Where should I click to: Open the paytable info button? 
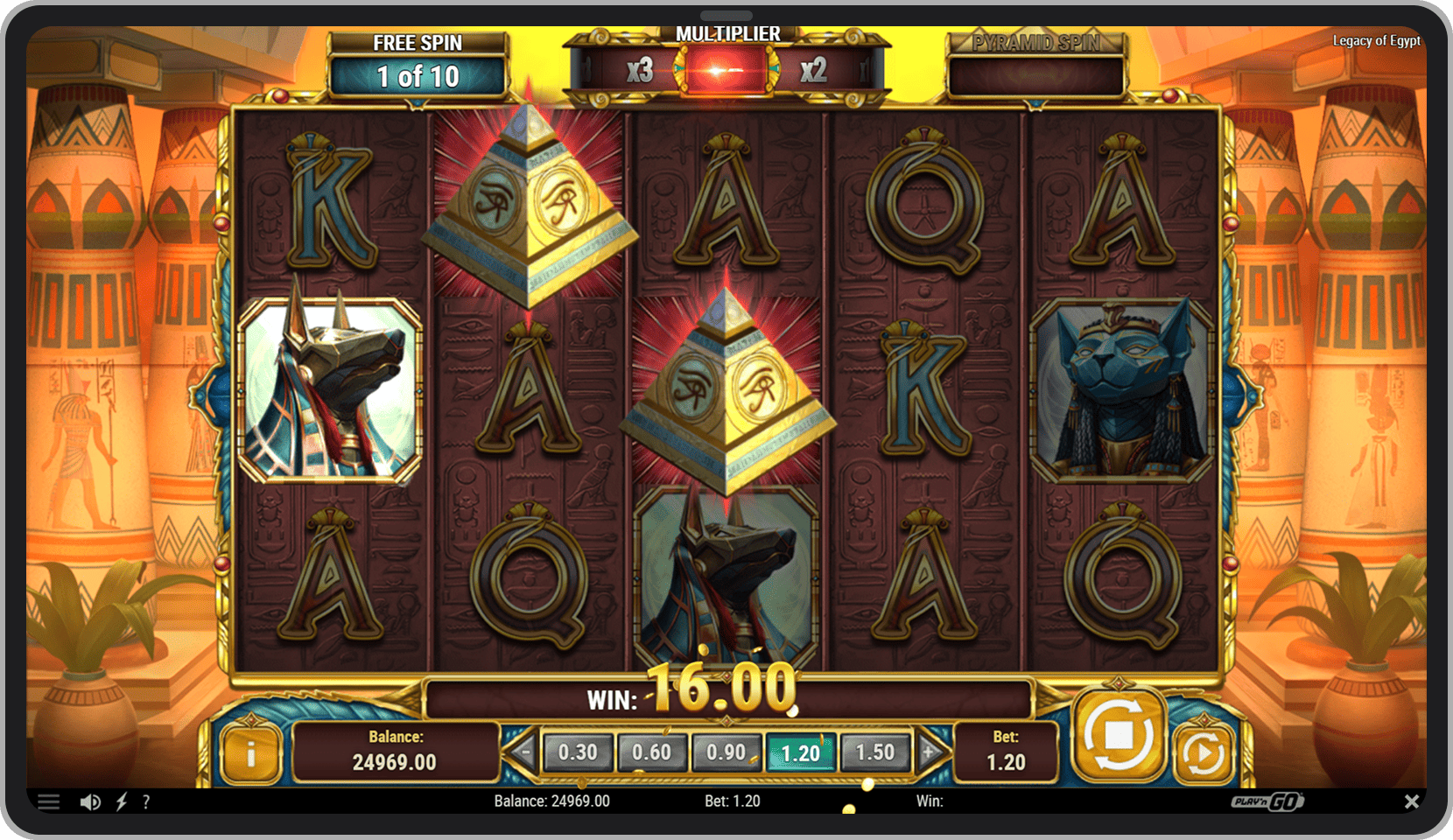tap(250, 753)
